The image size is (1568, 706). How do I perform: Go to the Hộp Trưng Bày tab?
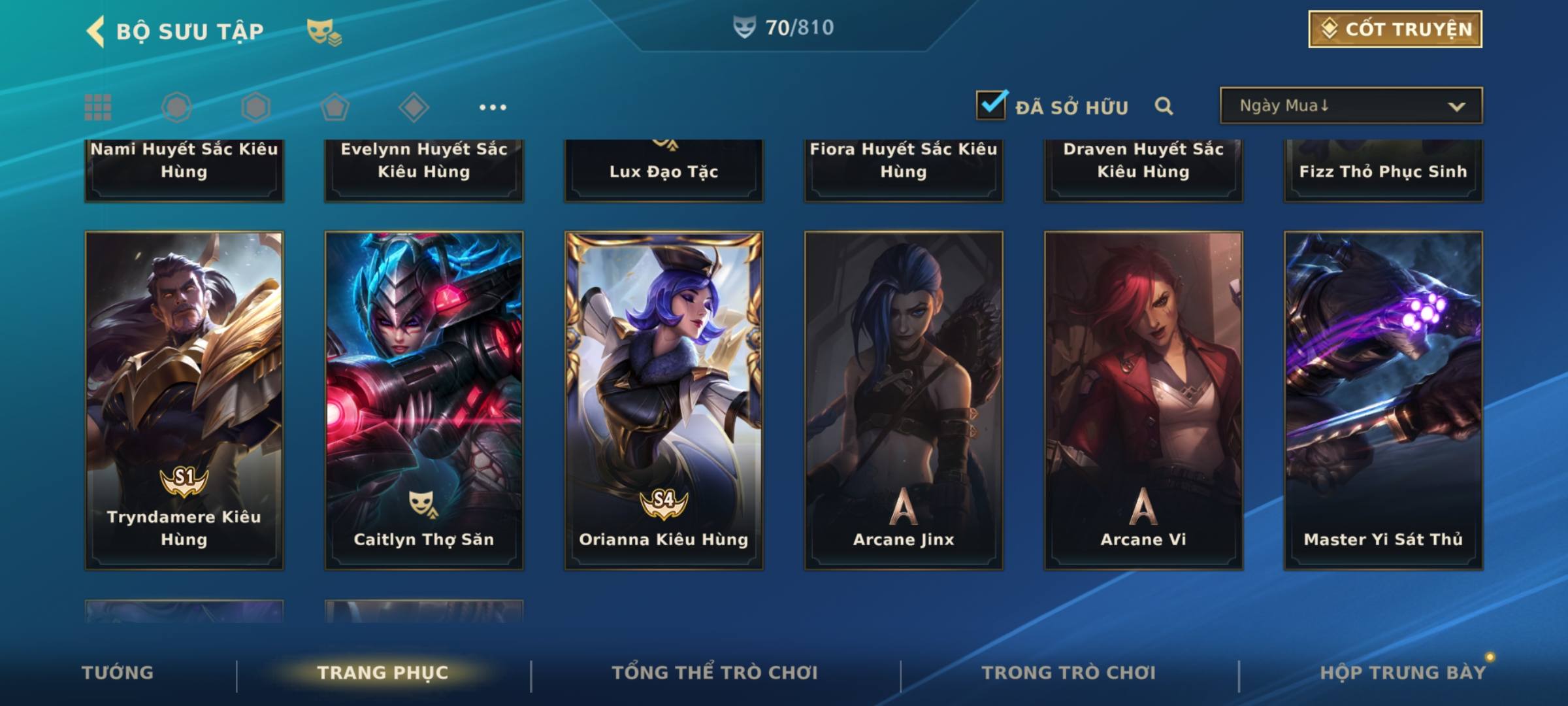coord(1403,673)
